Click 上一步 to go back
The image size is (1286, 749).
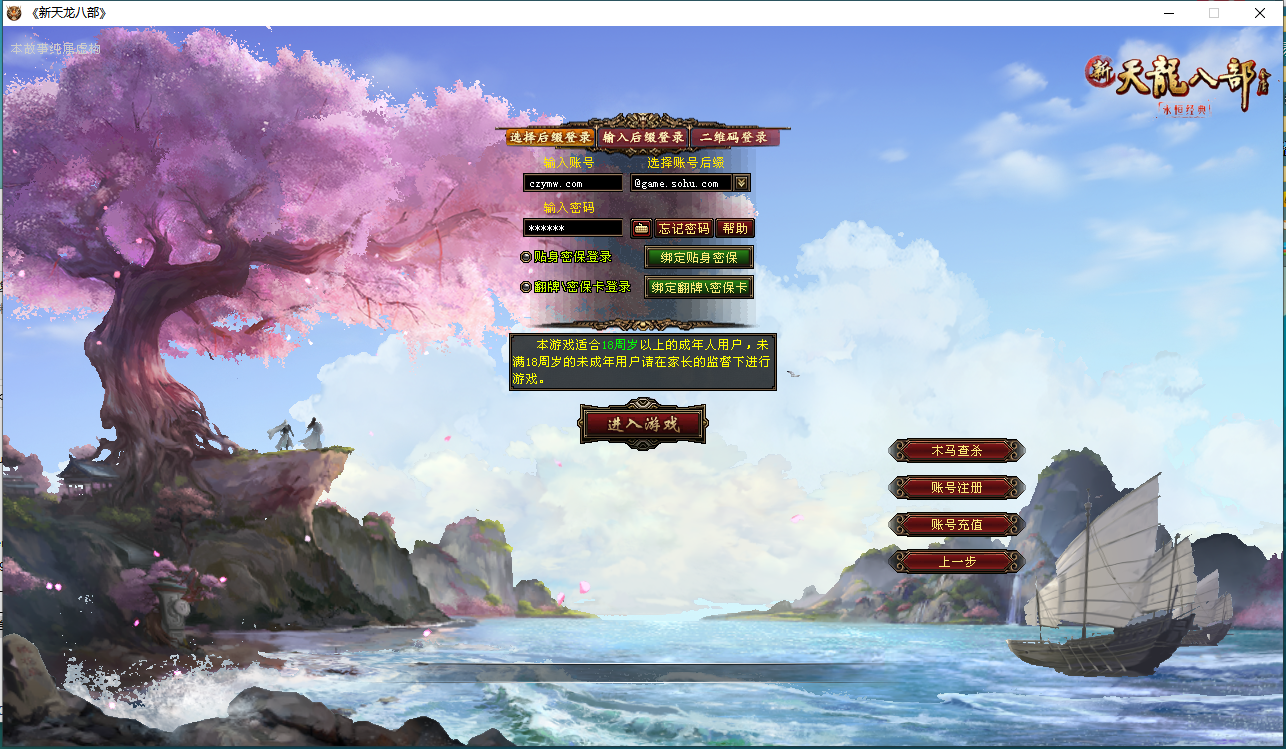(x=955, y=560)
